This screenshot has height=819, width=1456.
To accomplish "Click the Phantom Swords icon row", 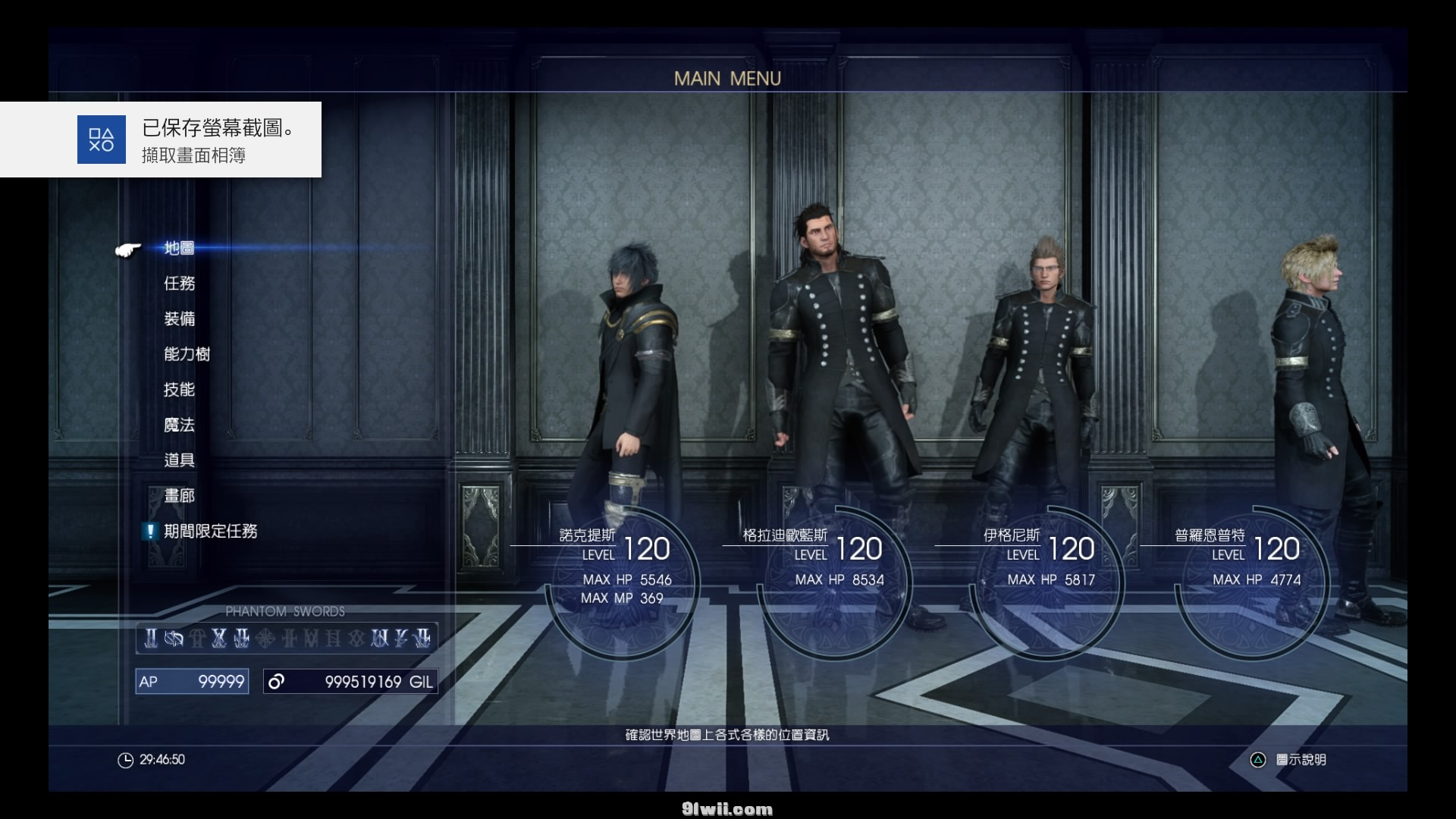I will [287, 639].
